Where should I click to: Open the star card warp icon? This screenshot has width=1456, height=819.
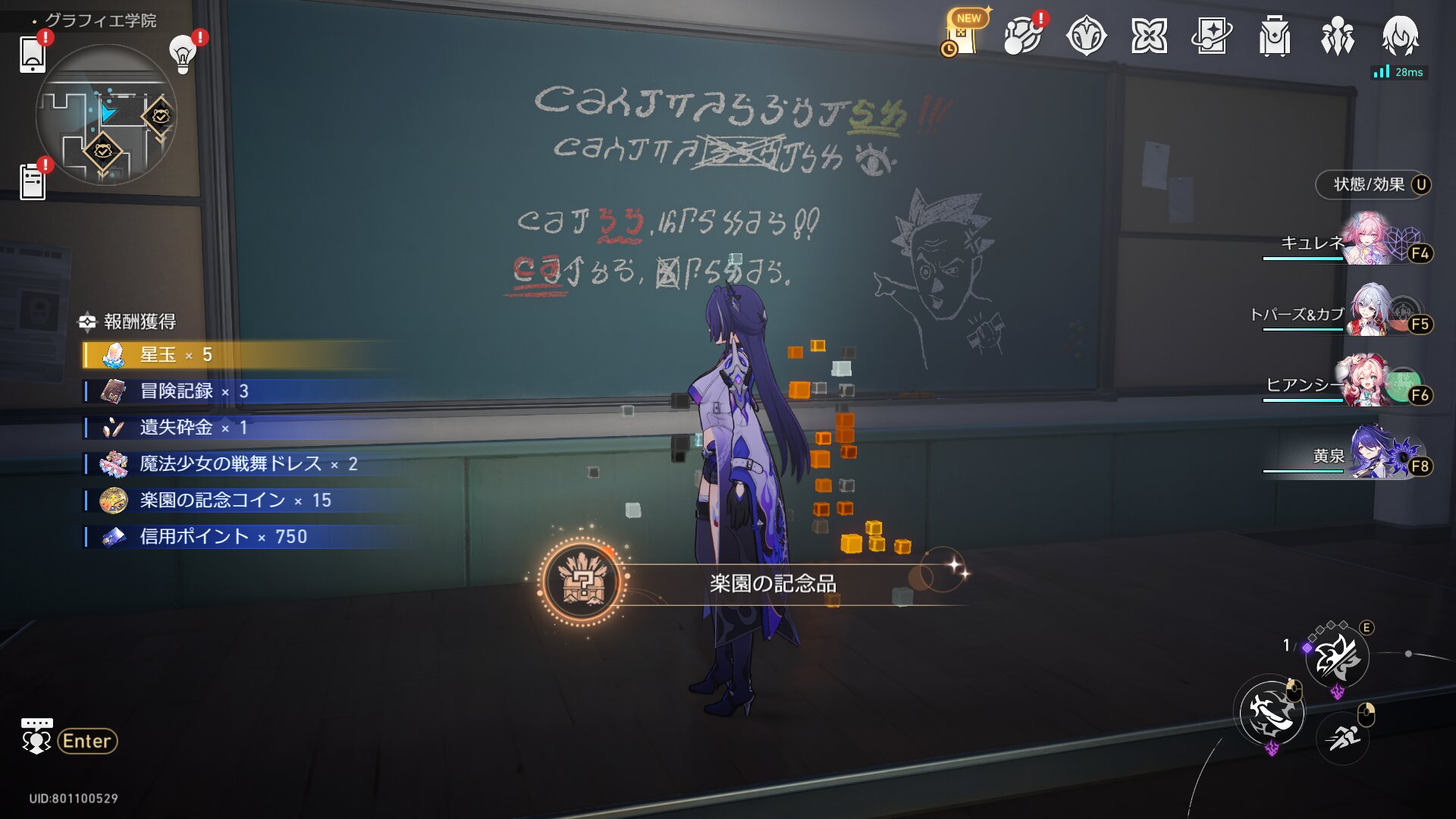click(1211, 36)
